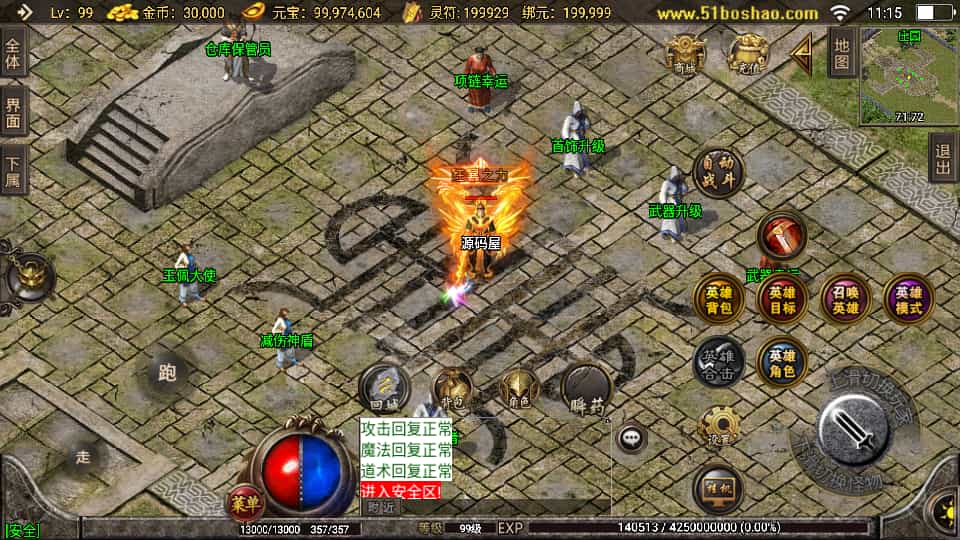This screenshot has height=540, width=960.
Task: Collapse the top icons with the arrow
Action: 802,54
